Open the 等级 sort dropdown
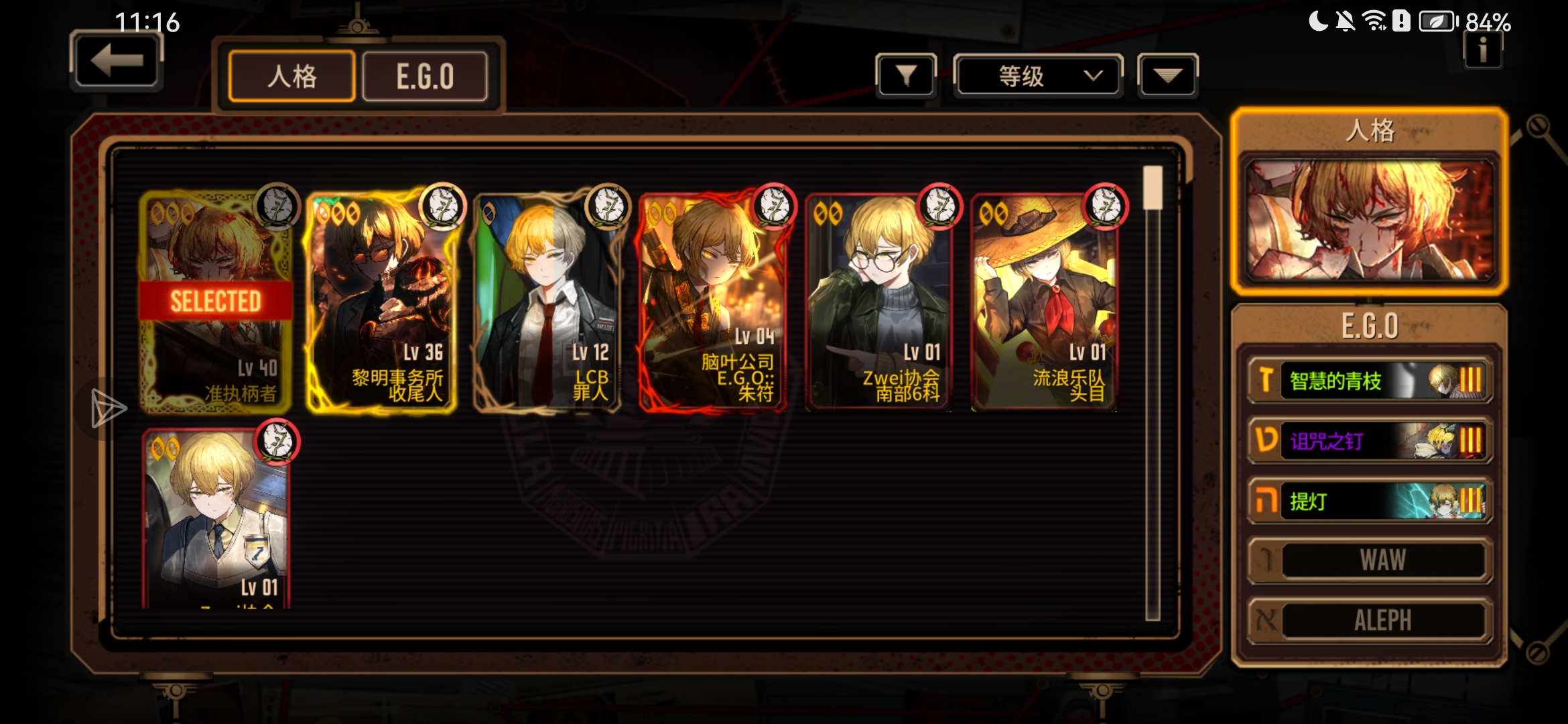The height and width of the screenshot is (724, 1568). [x=1038, y=76]
